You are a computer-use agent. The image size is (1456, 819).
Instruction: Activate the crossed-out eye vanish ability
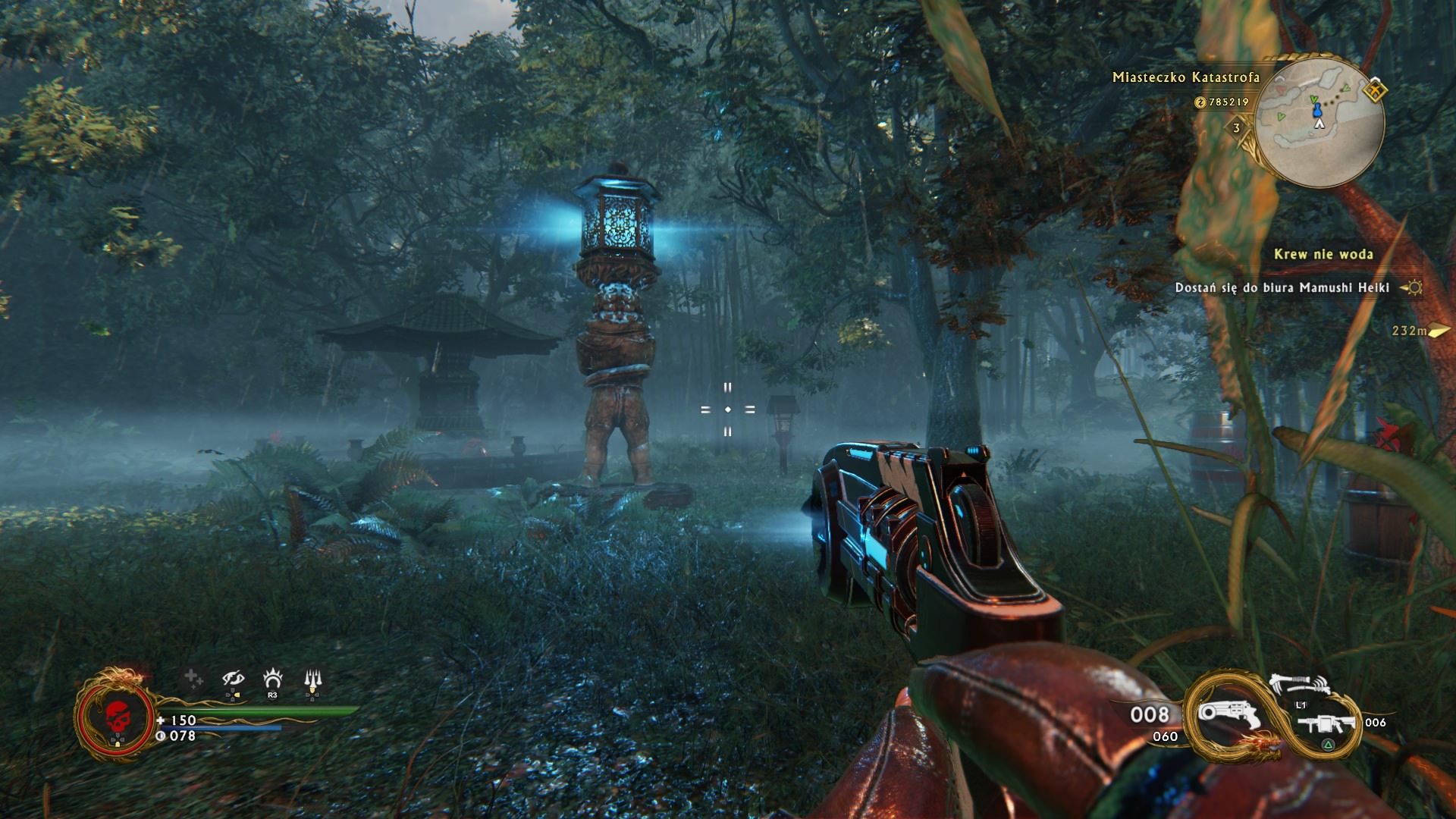pos(233,679)
